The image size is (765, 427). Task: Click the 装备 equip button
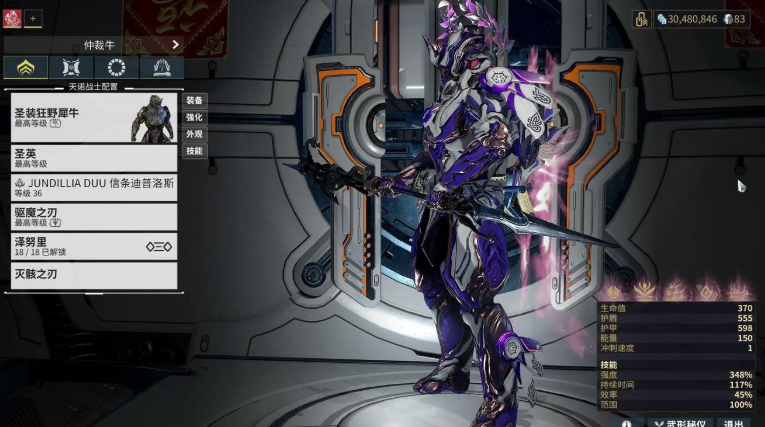(x=195, y=100)
